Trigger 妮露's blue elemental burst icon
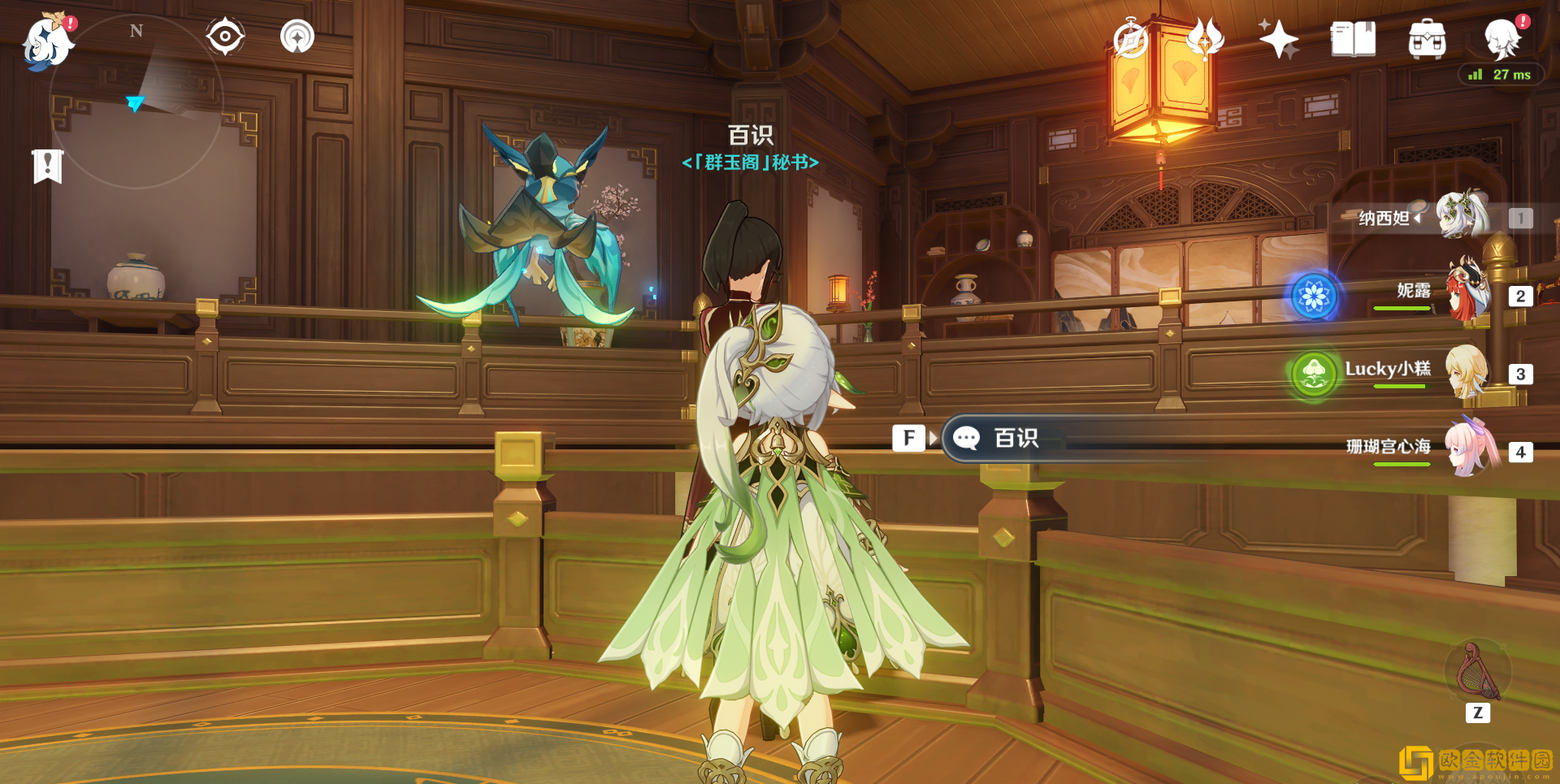The width and height of the screenshot is (1560, 784). point(1314,297)
